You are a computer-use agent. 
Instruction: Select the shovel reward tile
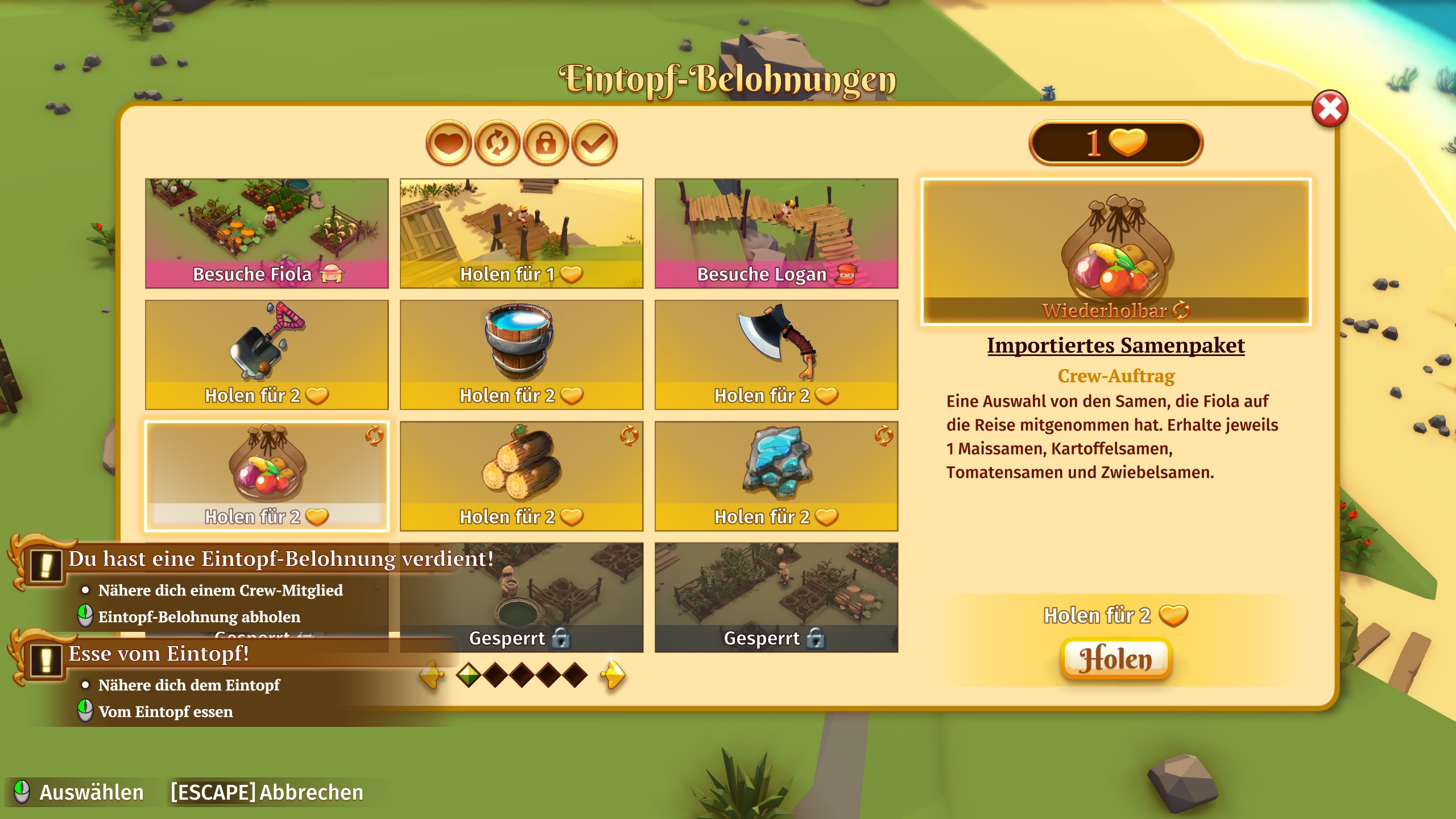(x=267, y=354)
